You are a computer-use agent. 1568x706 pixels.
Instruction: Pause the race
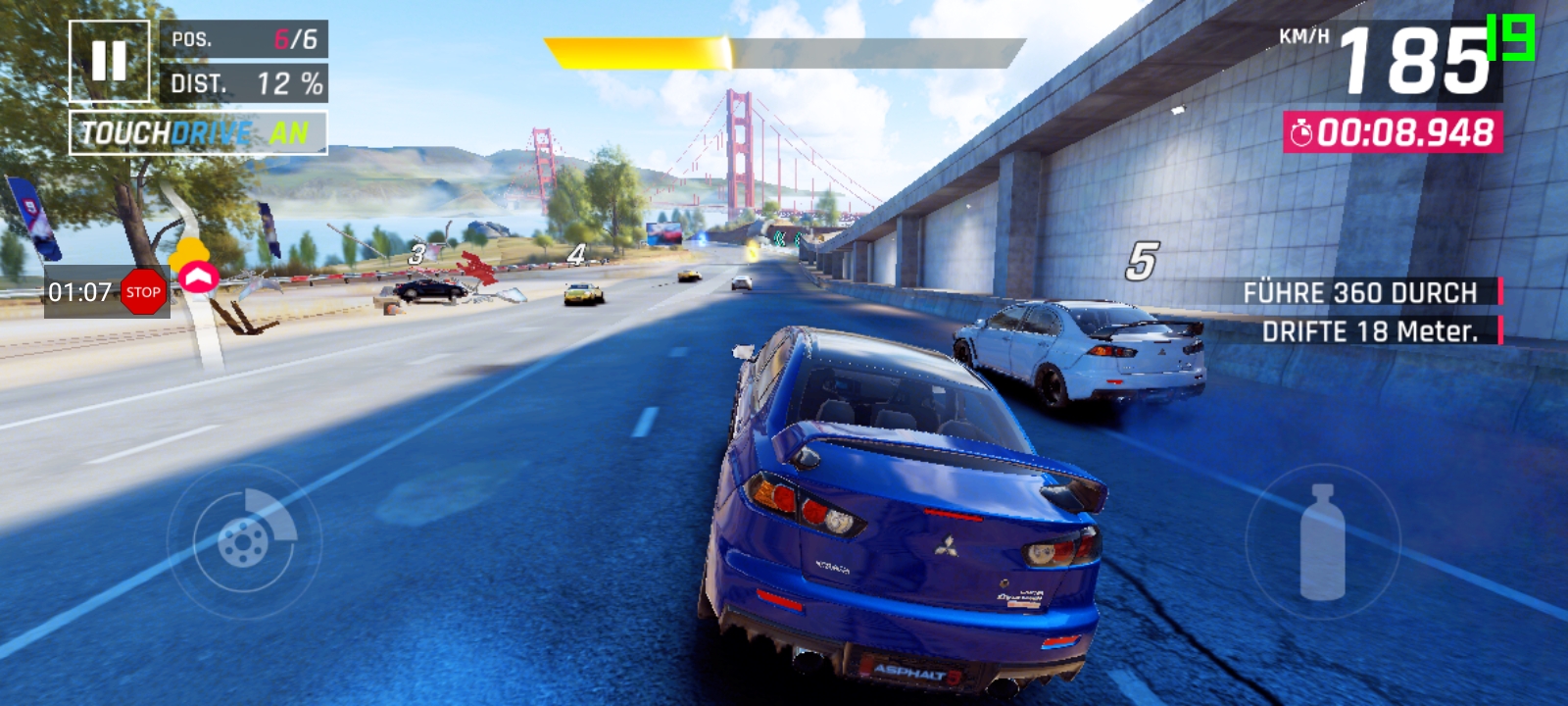(x=109, y=61)
